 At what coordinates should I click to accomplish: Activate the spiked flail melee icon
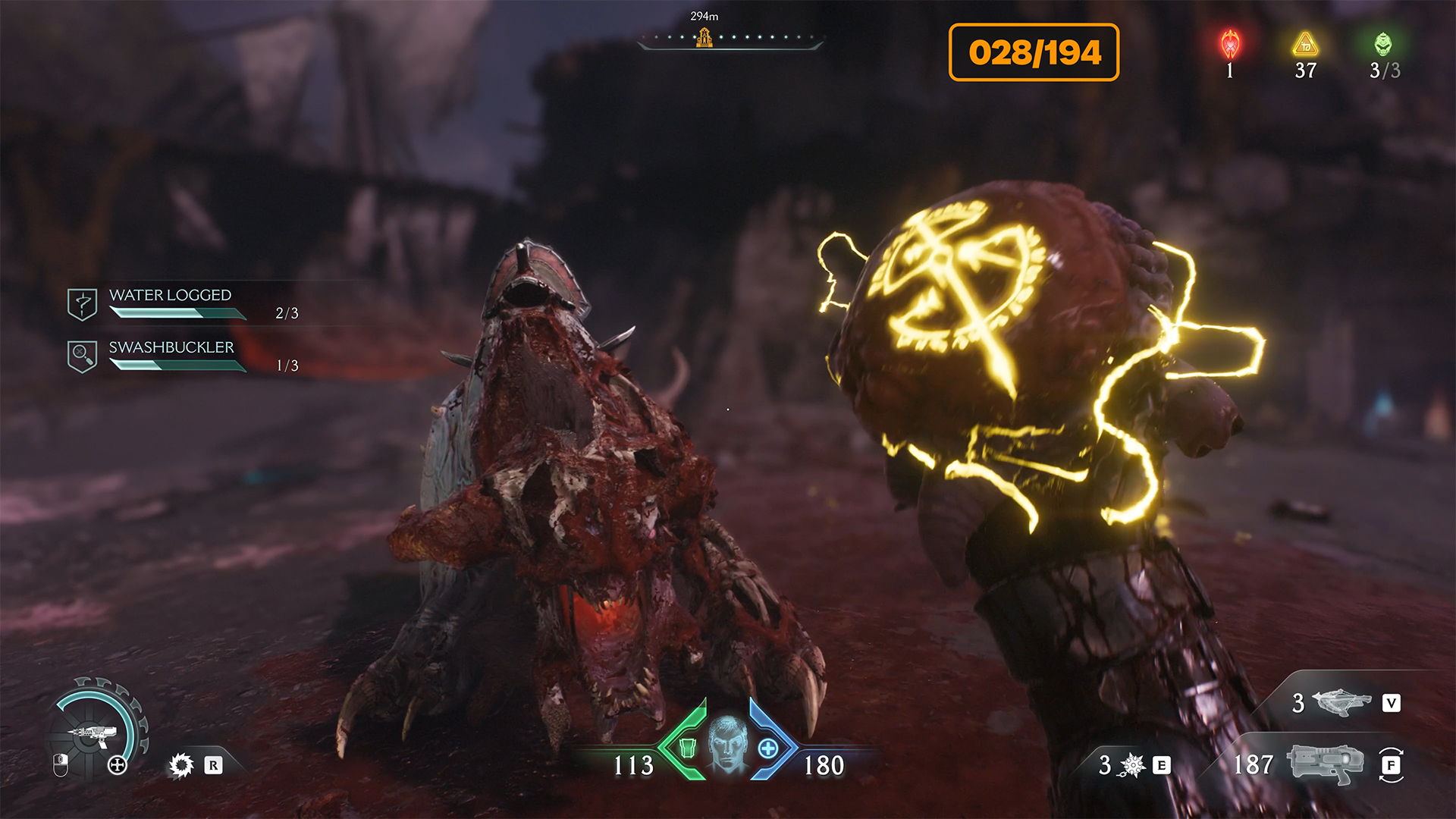point(1132,765)
